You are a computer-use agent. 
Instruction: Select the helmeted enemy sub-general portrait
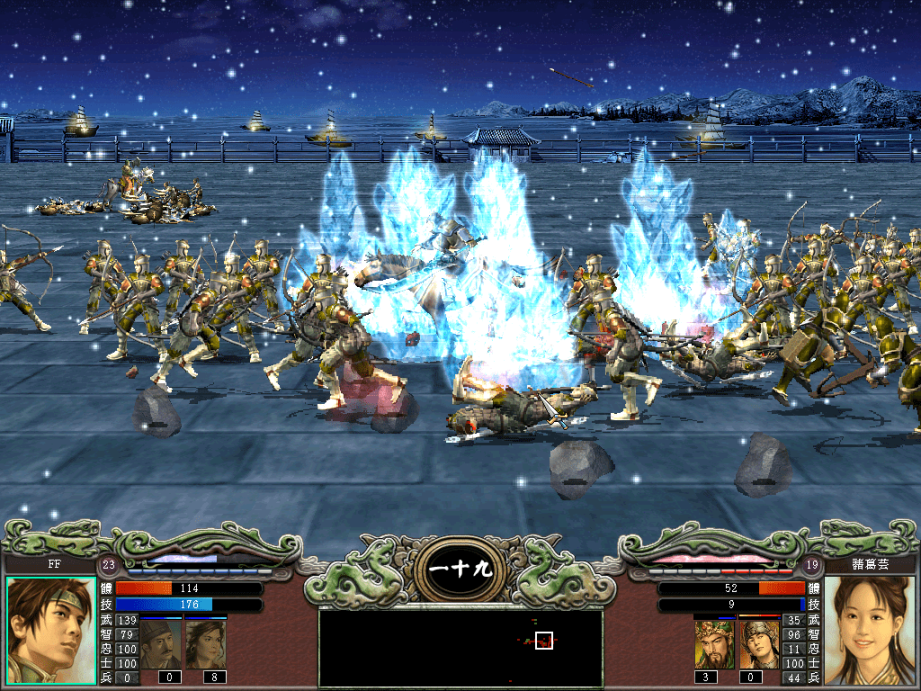758,644
